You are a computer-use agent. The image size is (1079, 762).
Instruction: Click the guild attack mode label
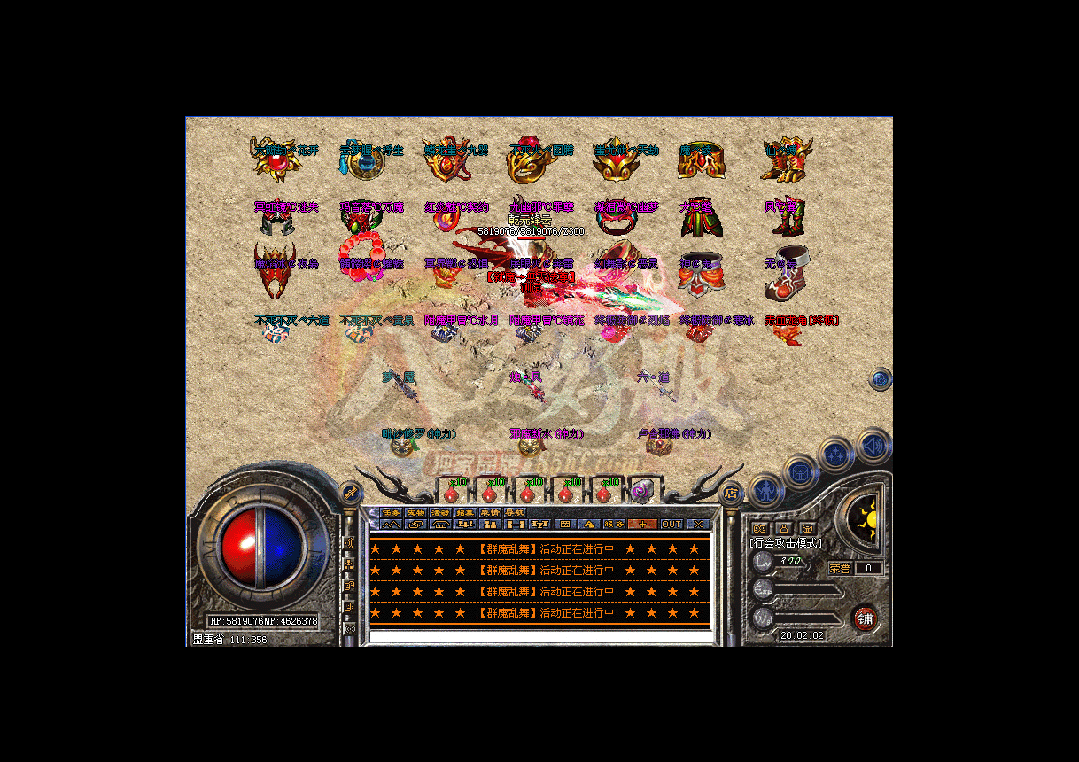[786, 543]
